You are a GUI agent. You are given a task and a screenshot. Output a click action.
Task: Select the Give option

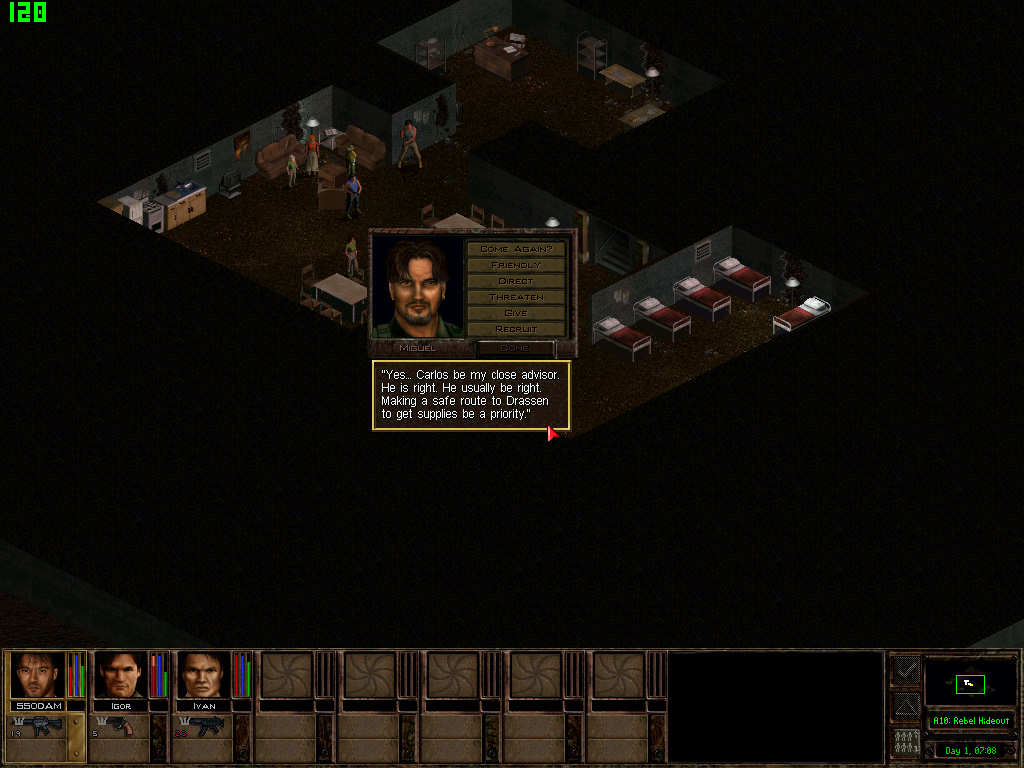point(516,313)
